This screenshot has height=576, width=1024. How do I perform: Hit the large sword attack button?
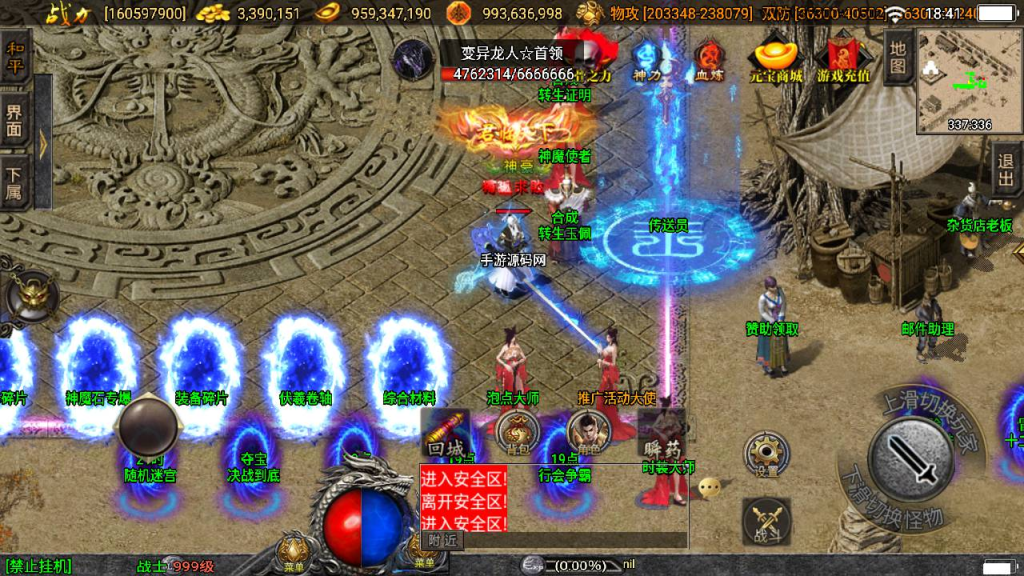(910, 459)
